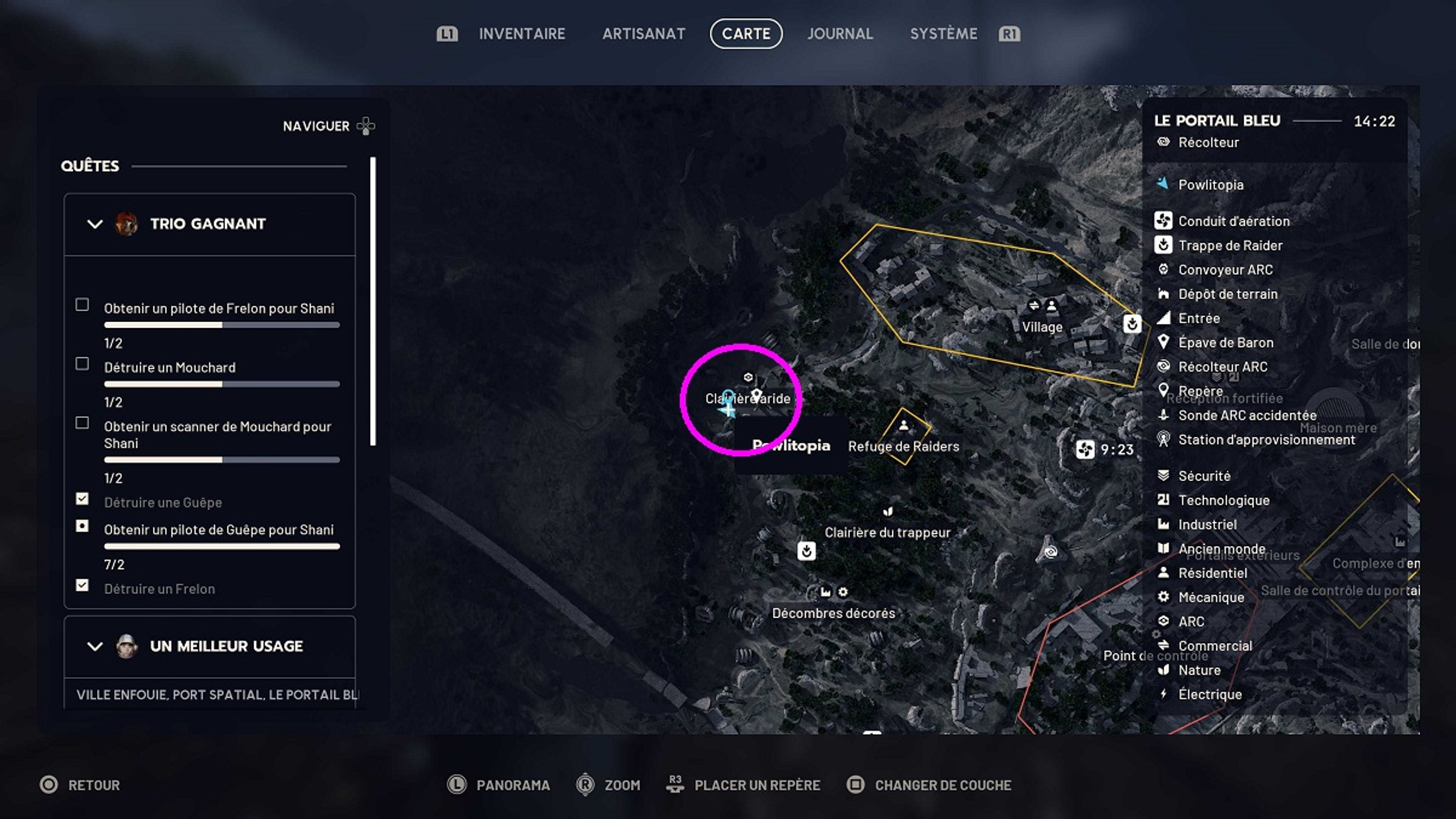Open the INVENTAIRE tab

click(522, 34)
